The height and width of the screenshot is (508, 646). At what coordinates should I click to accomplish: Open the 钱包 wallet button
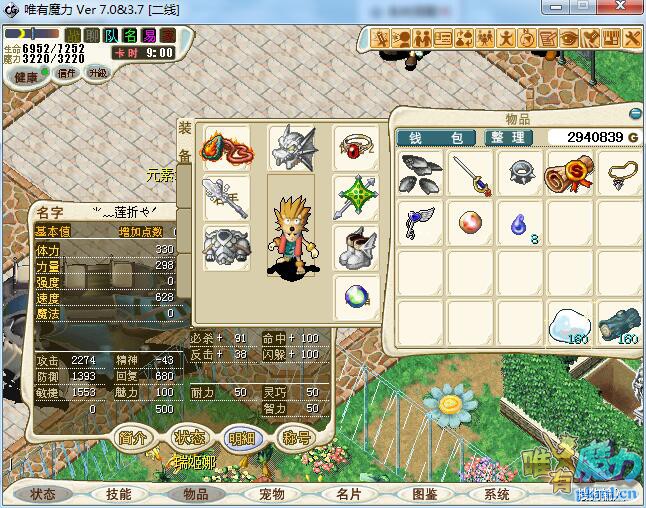click(x=438, y=137)
